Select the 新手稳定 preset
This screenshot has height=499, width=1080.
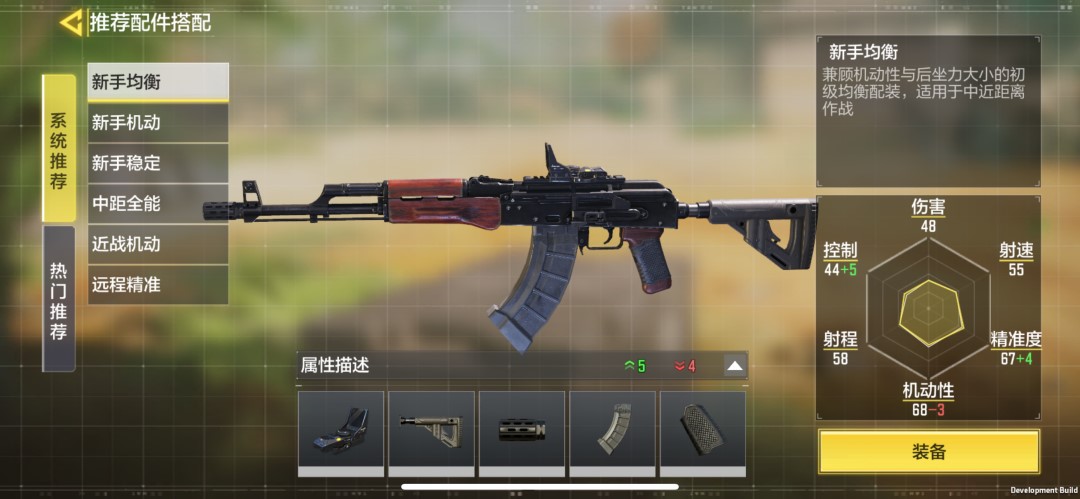click(x=157, y=163)
